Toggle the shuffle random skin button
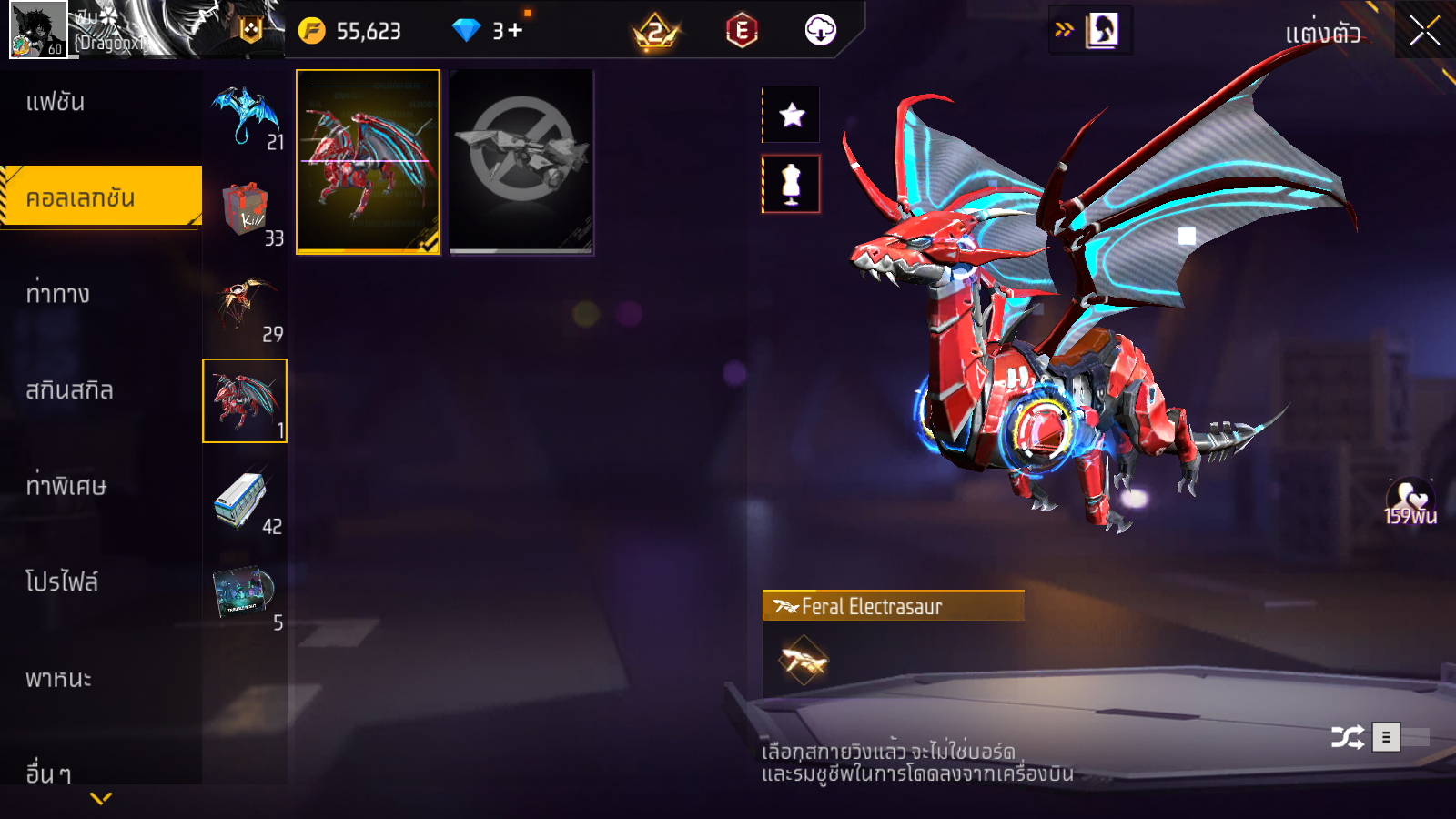 coord(1347,737)
